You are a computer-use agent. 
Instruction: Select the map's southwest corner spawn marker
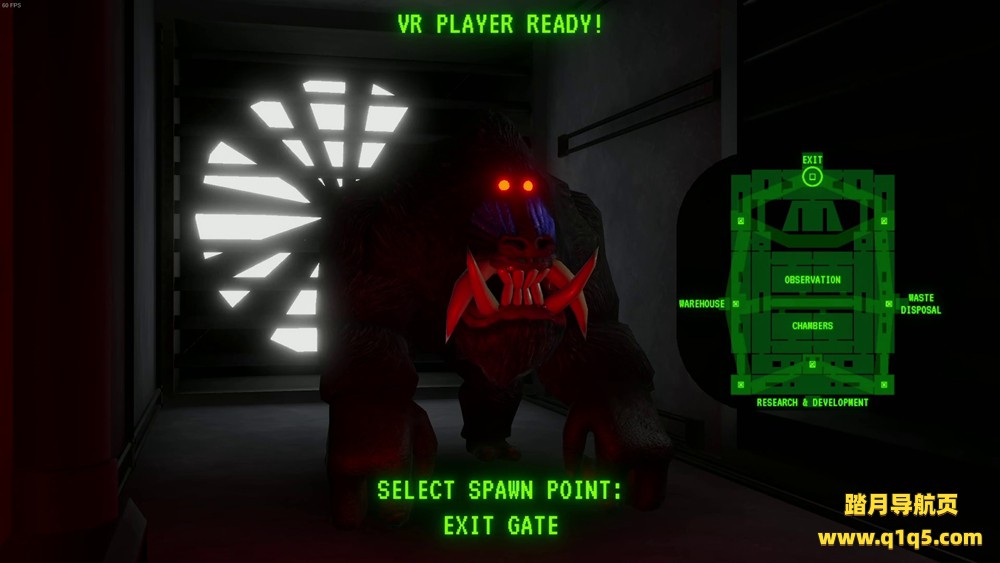click(x=741, y=384)
